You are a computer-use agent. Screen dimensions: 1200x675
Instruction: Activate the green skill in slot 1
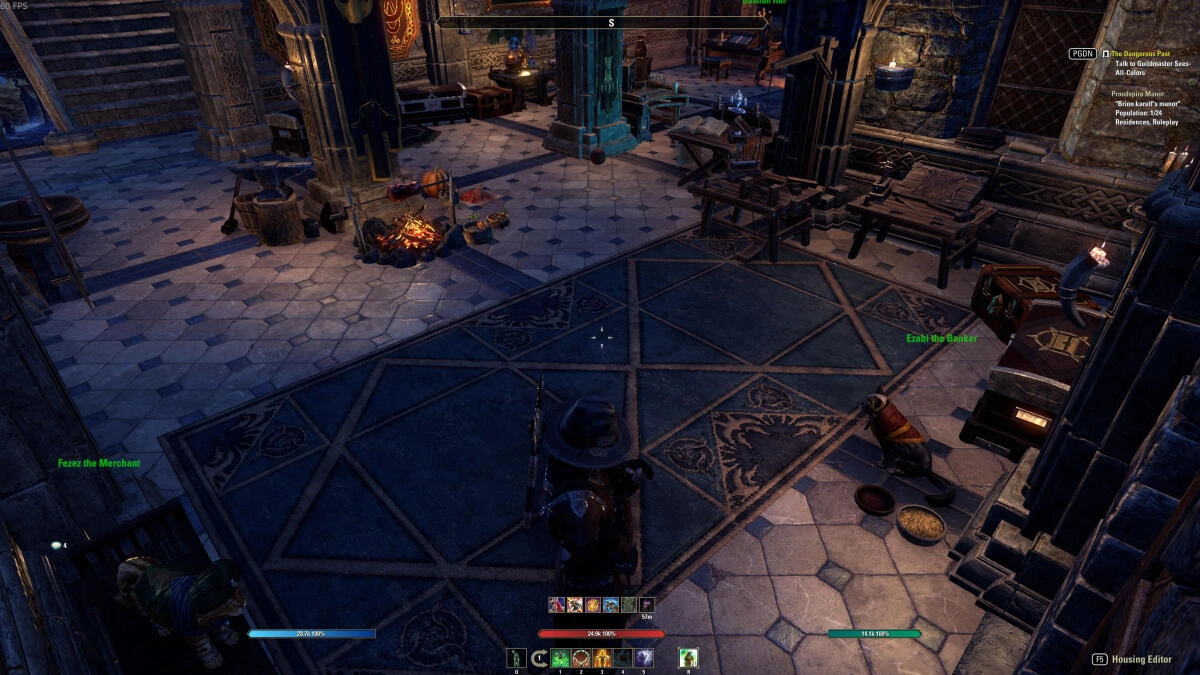pos(560,658)
